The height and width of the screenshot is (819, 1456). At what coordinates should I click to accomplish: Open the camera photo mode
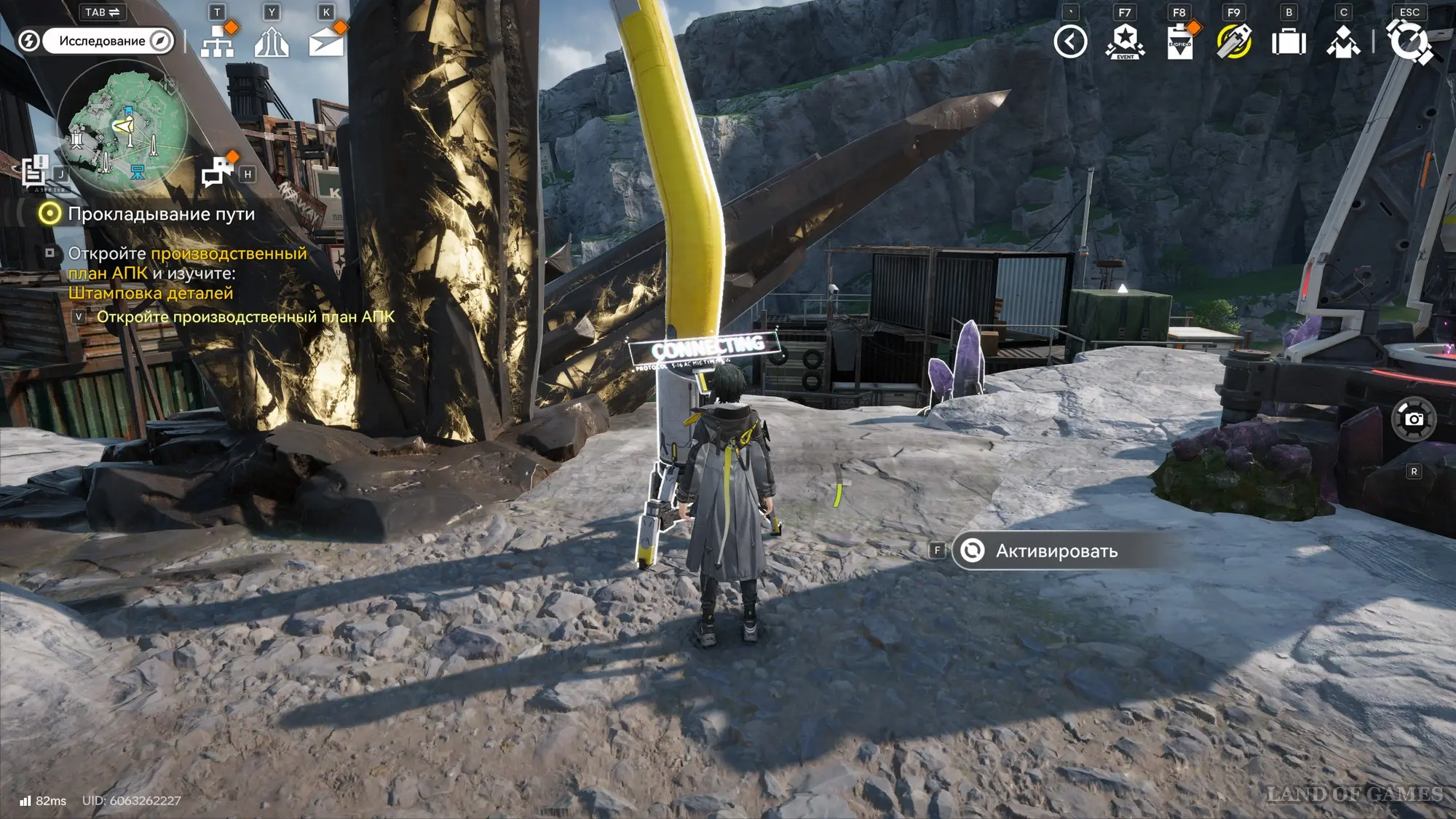[1413, 419]
